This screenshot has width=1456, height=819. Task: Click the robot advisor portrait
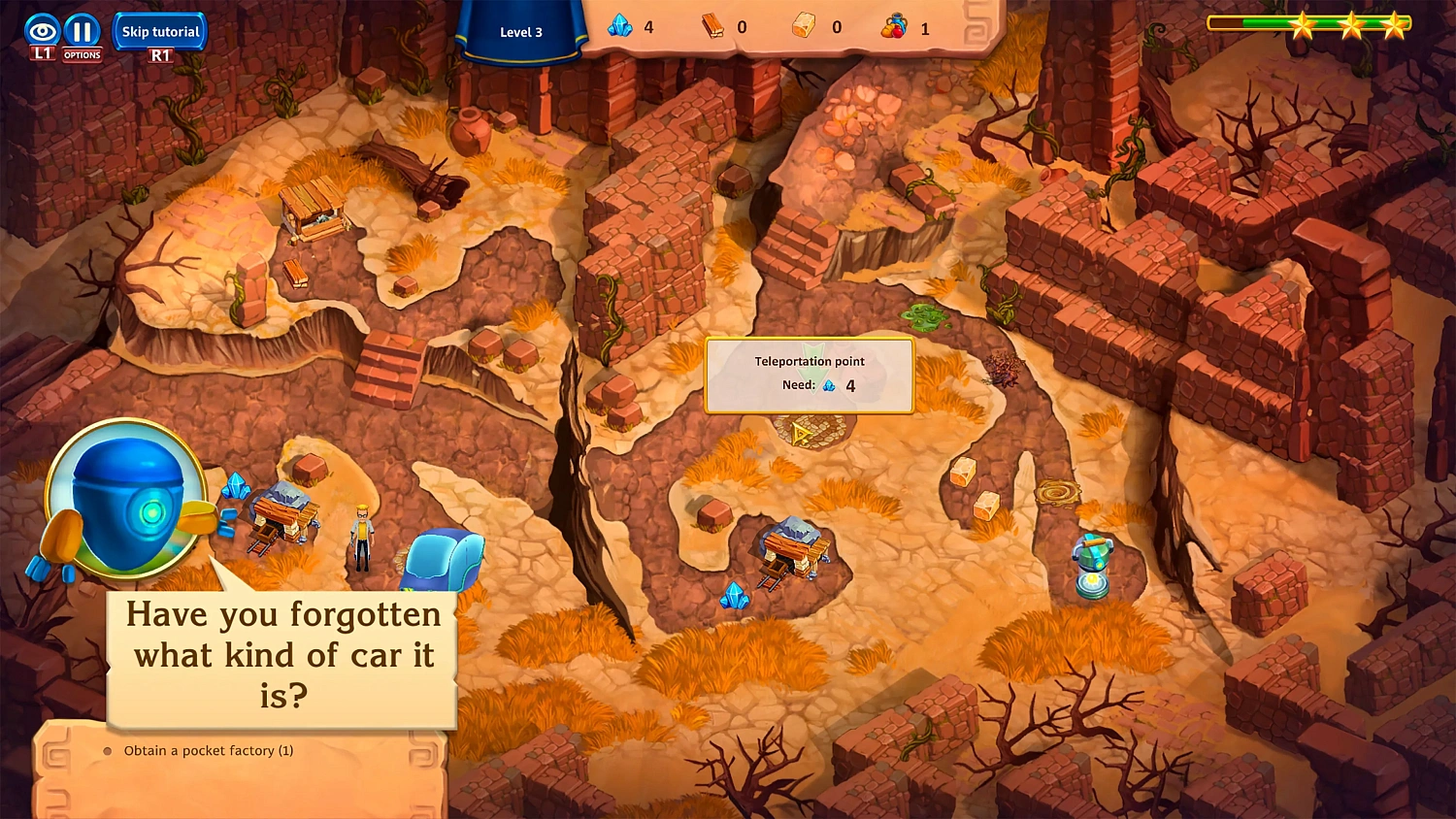coord(124,497)
